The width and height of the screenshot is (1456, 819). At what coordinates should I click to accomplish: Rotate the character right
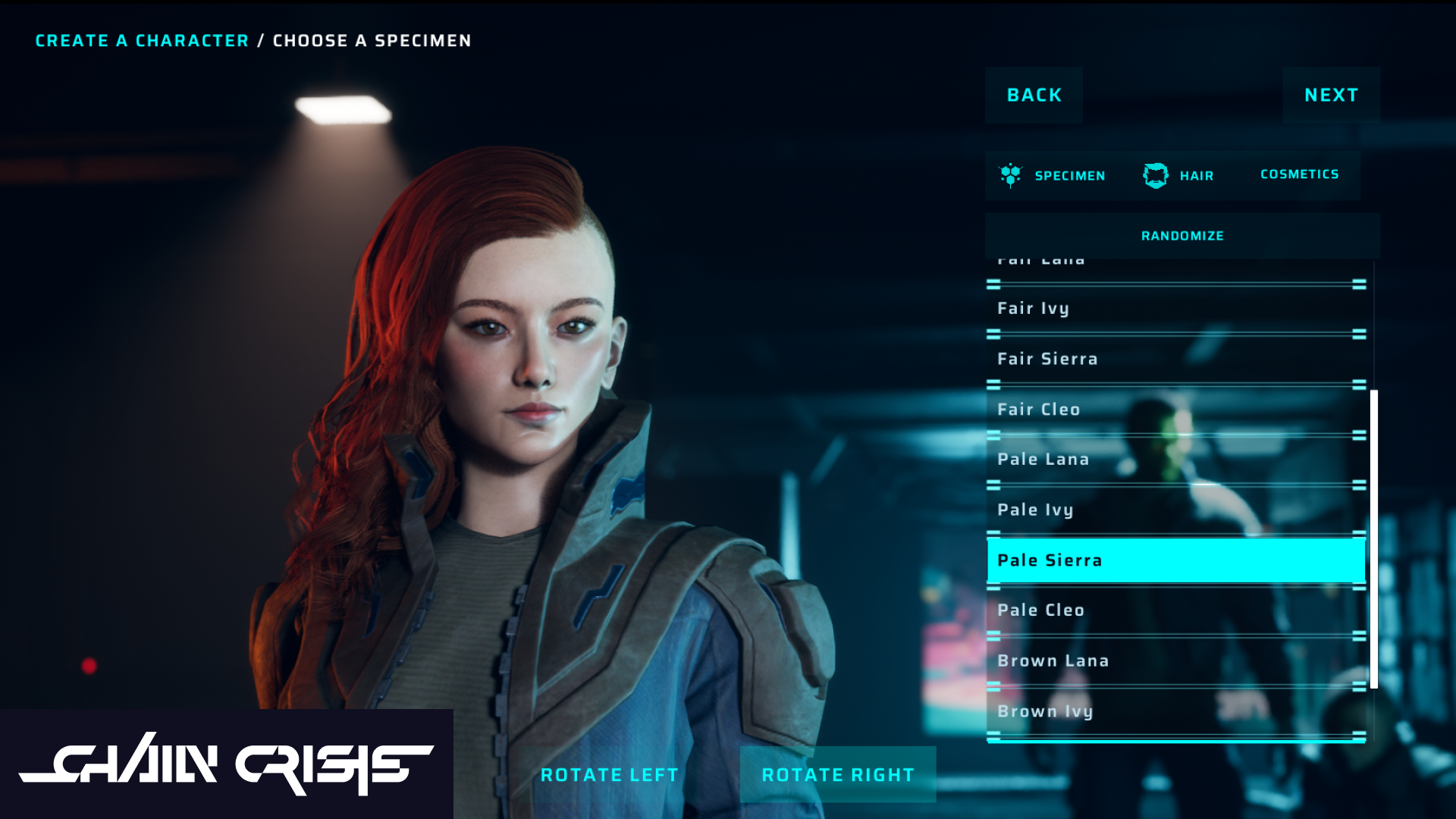click(x=838, y=775)
